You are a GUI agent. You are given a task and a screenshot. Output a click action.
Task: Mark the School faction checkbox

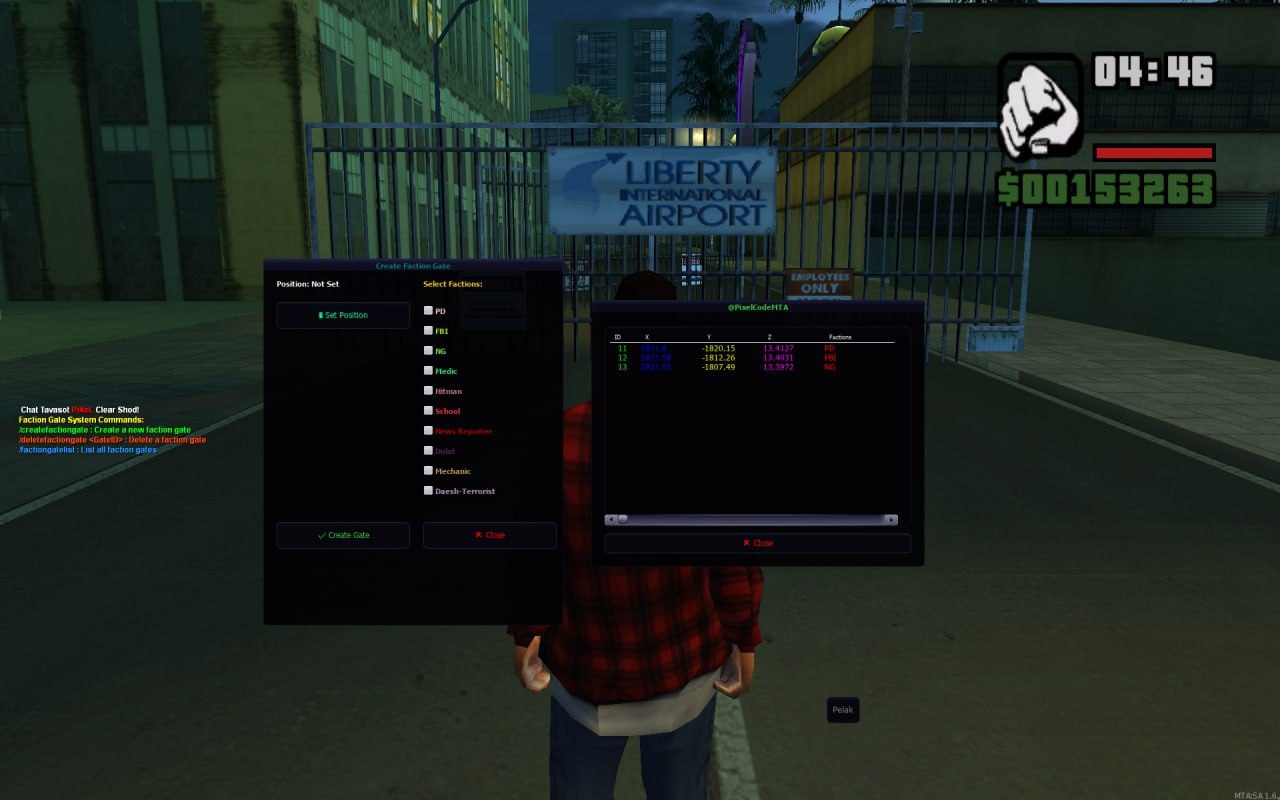click(x=429, y=411)
